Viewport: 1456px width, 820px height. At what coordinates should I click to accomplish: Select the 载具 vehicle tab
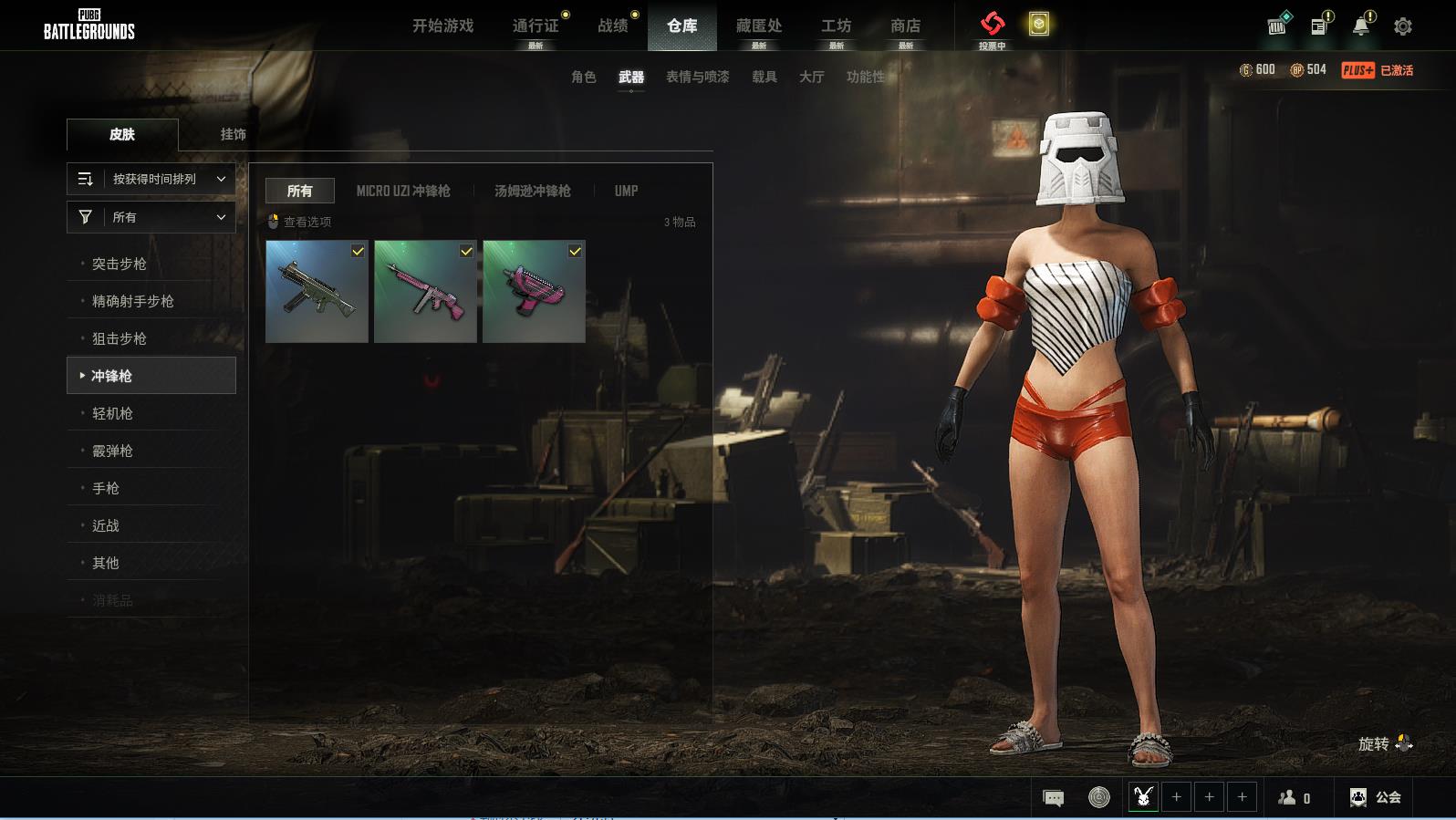pos(764,77)
